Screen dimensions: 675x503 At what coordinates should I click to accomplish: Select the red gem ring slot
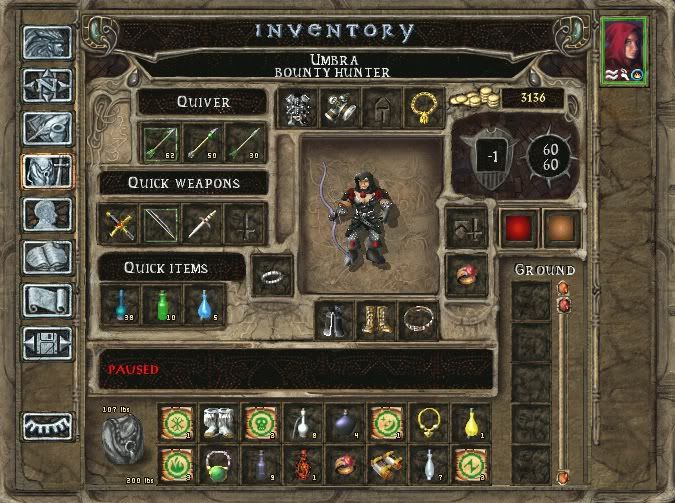point(465,270)
